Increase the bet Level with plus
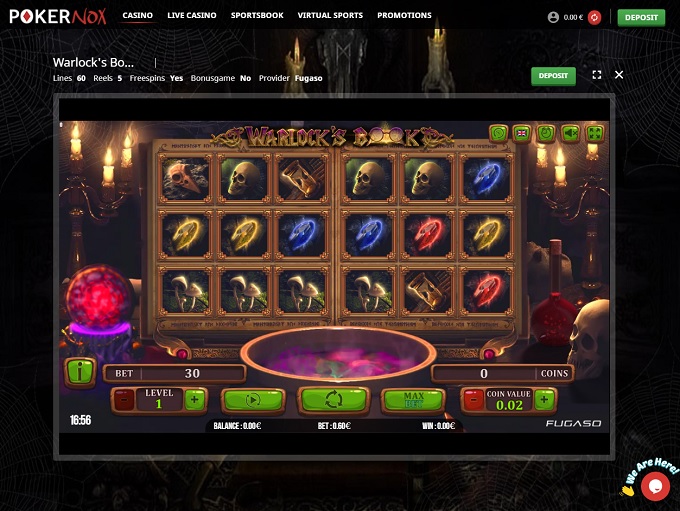The width and height of the screenshot is (680, 511). pyautogui.click(x=194, y=400)
